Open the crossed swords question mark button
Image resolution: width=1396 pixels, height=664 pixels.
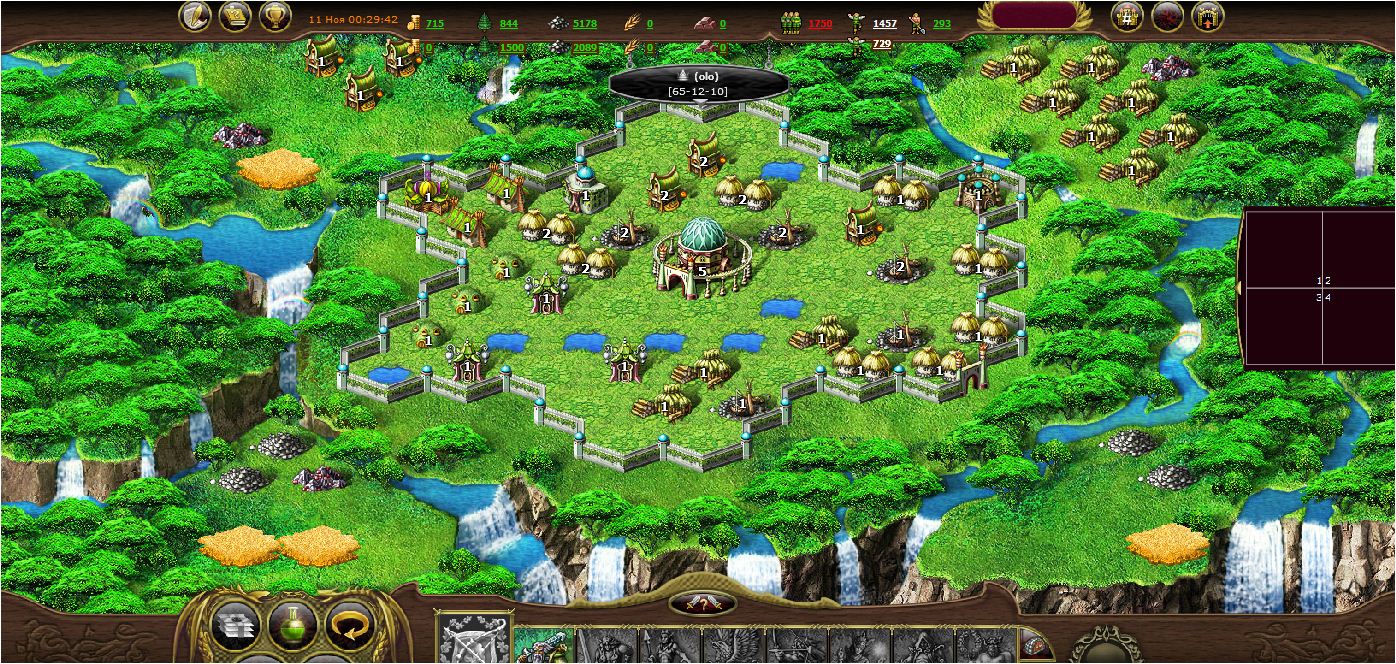(x=702, y=603)
